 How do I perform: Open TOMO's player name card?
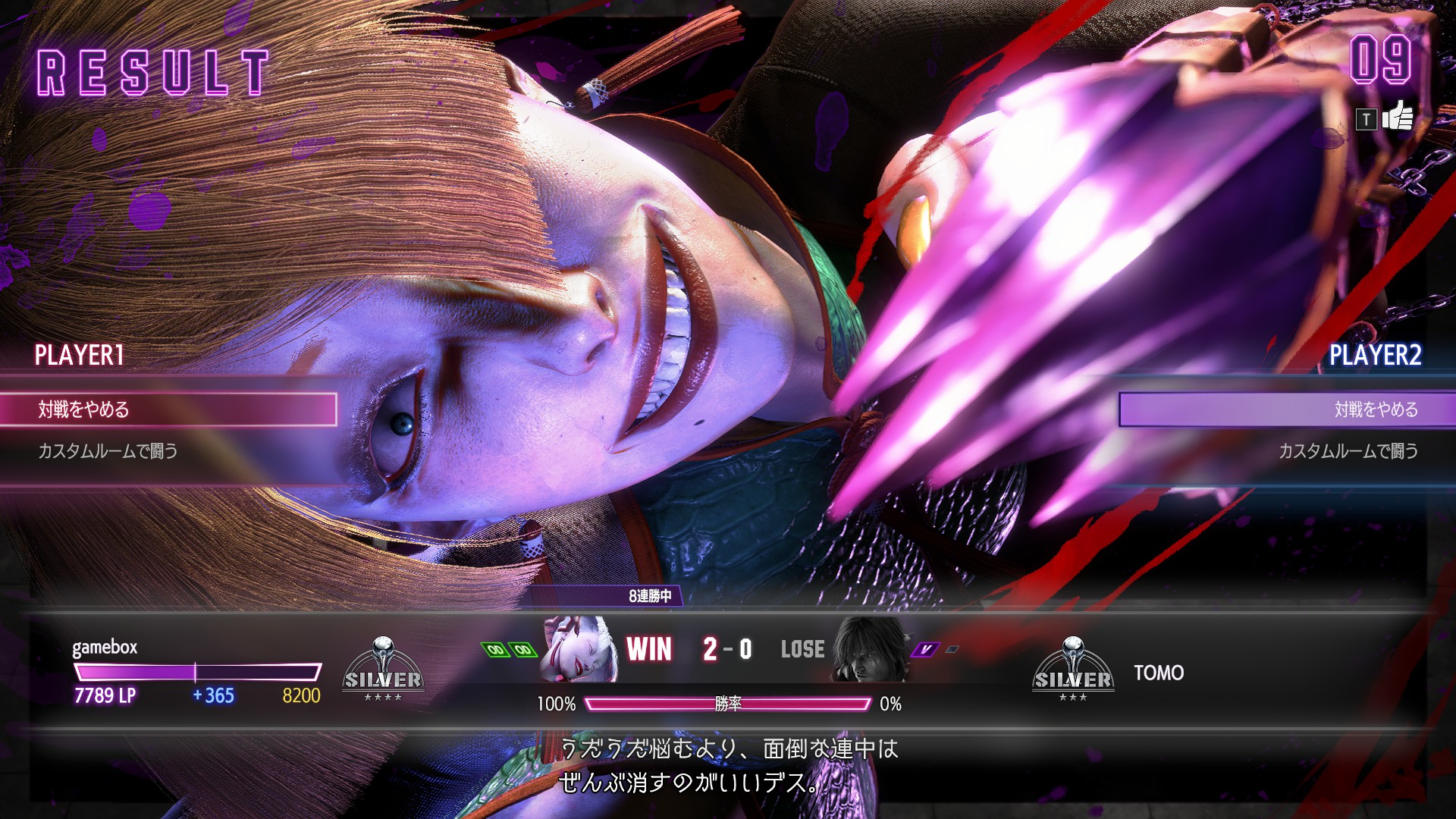[x=1159, y=673]
